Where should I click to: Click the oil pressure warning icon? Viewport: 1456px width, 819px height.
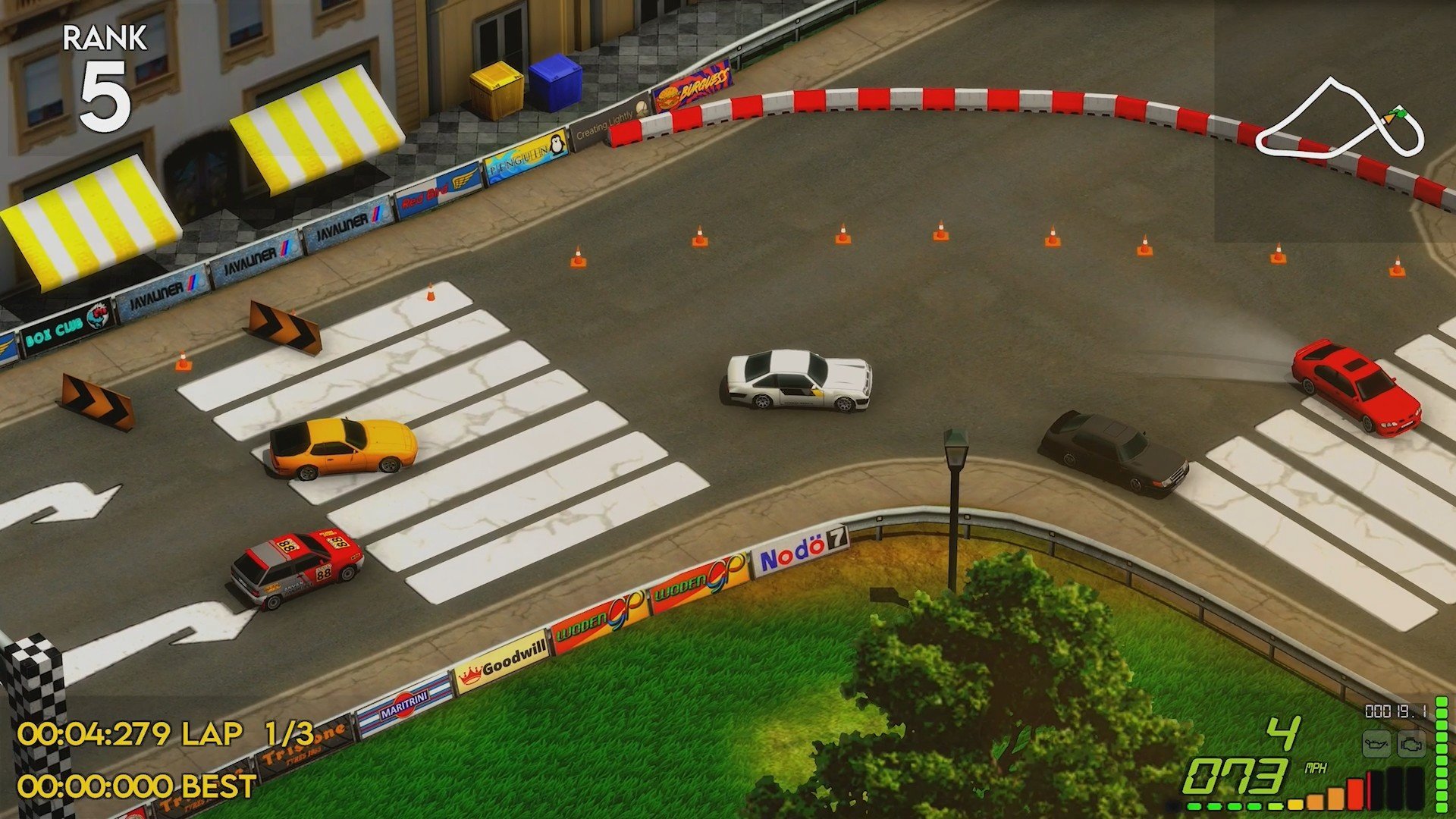point(1376,744)
